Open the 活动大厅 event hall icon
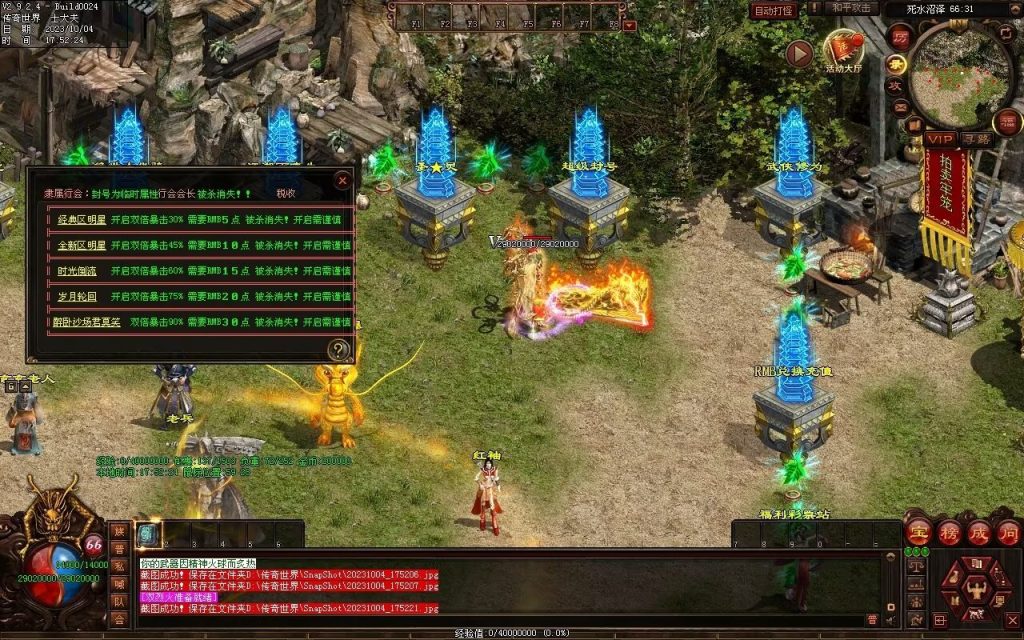Image resolution: width=1024 pixels, height=640 pixels. (x=842, y=48)
